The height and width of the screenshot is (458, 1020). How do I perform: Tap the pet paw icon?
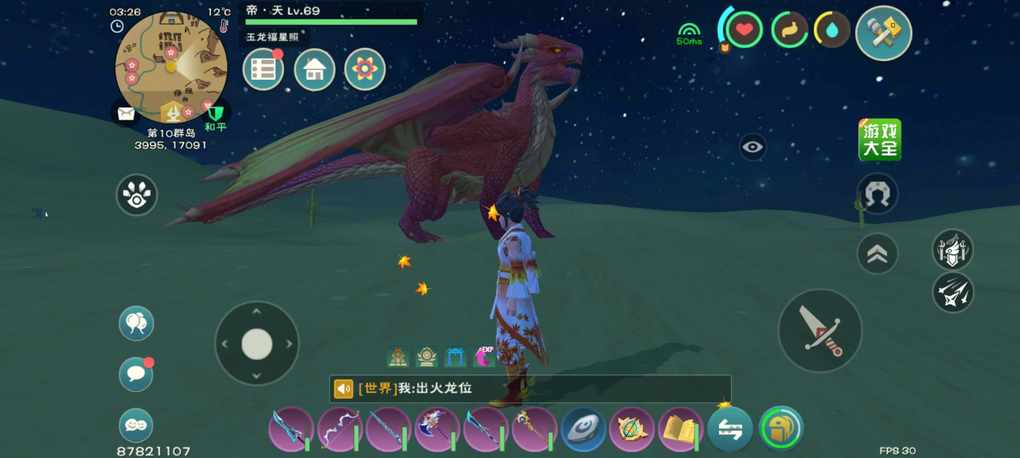click(x=137, y=195)
